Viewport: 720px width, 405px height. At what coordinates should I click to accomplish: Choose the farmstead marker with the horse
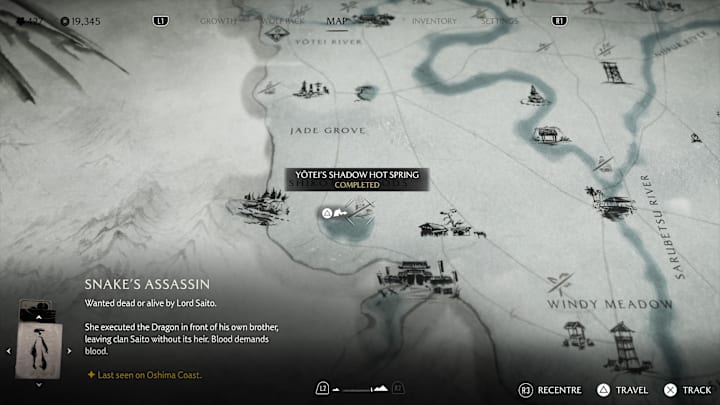[x=447, y=225]
